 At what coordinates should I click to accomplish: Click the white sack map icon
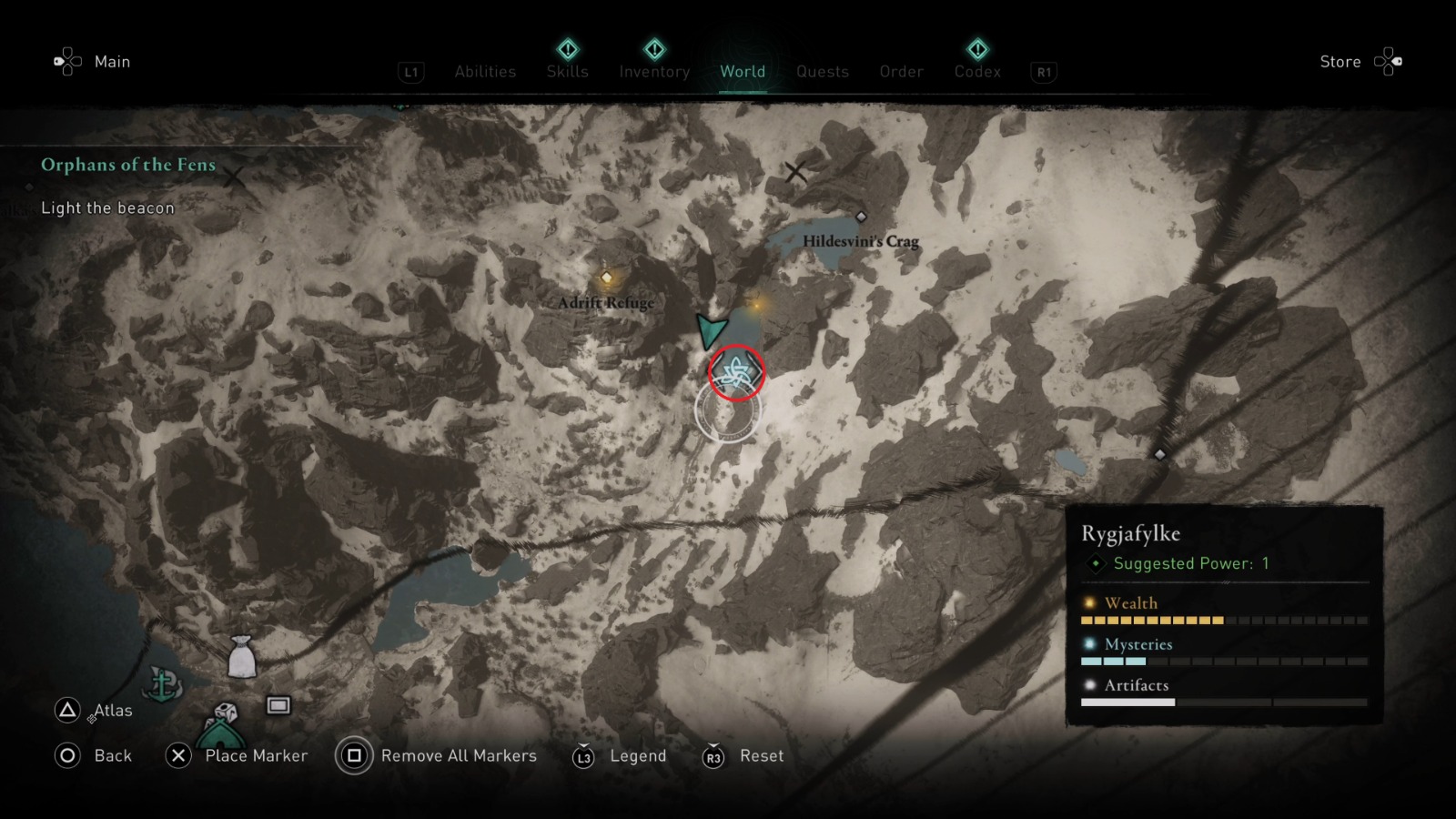coord(241,657)
